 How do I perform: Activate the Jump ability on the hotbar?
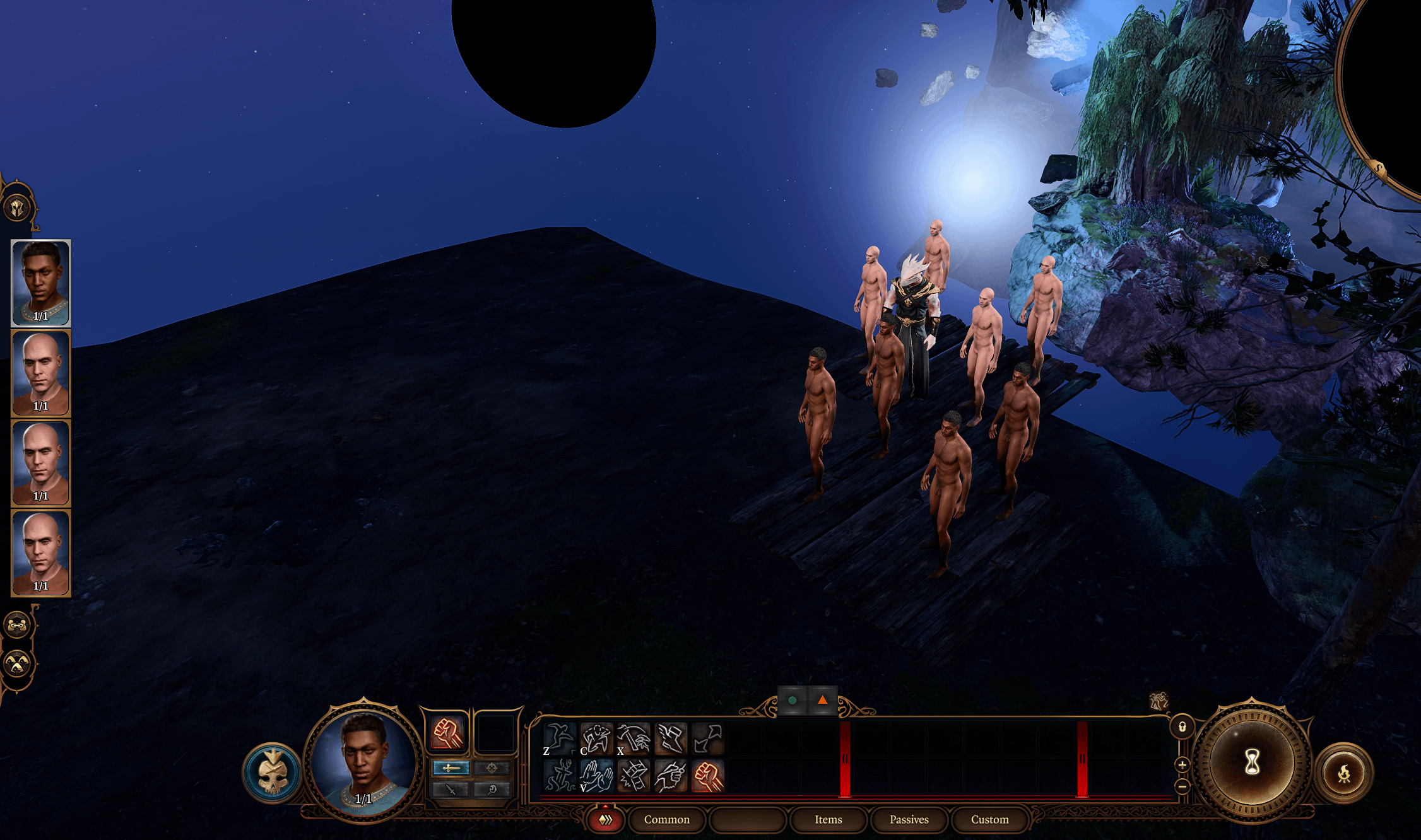click(560, 738)
